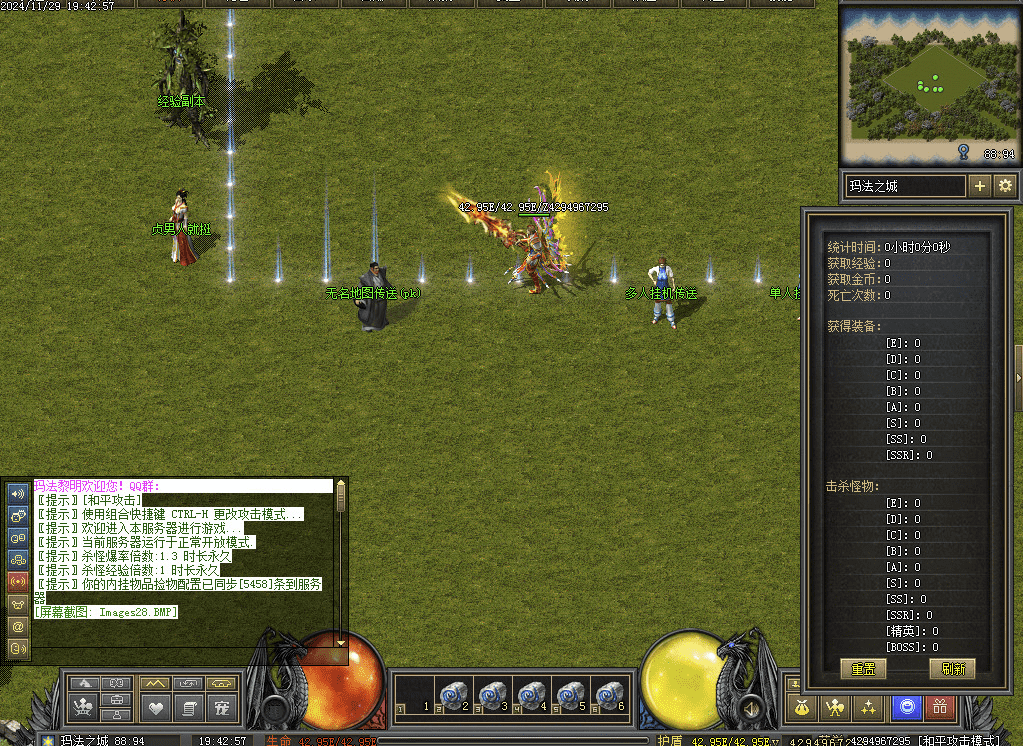
Task: Open the three-star sparkle icon
Action: 869,708
